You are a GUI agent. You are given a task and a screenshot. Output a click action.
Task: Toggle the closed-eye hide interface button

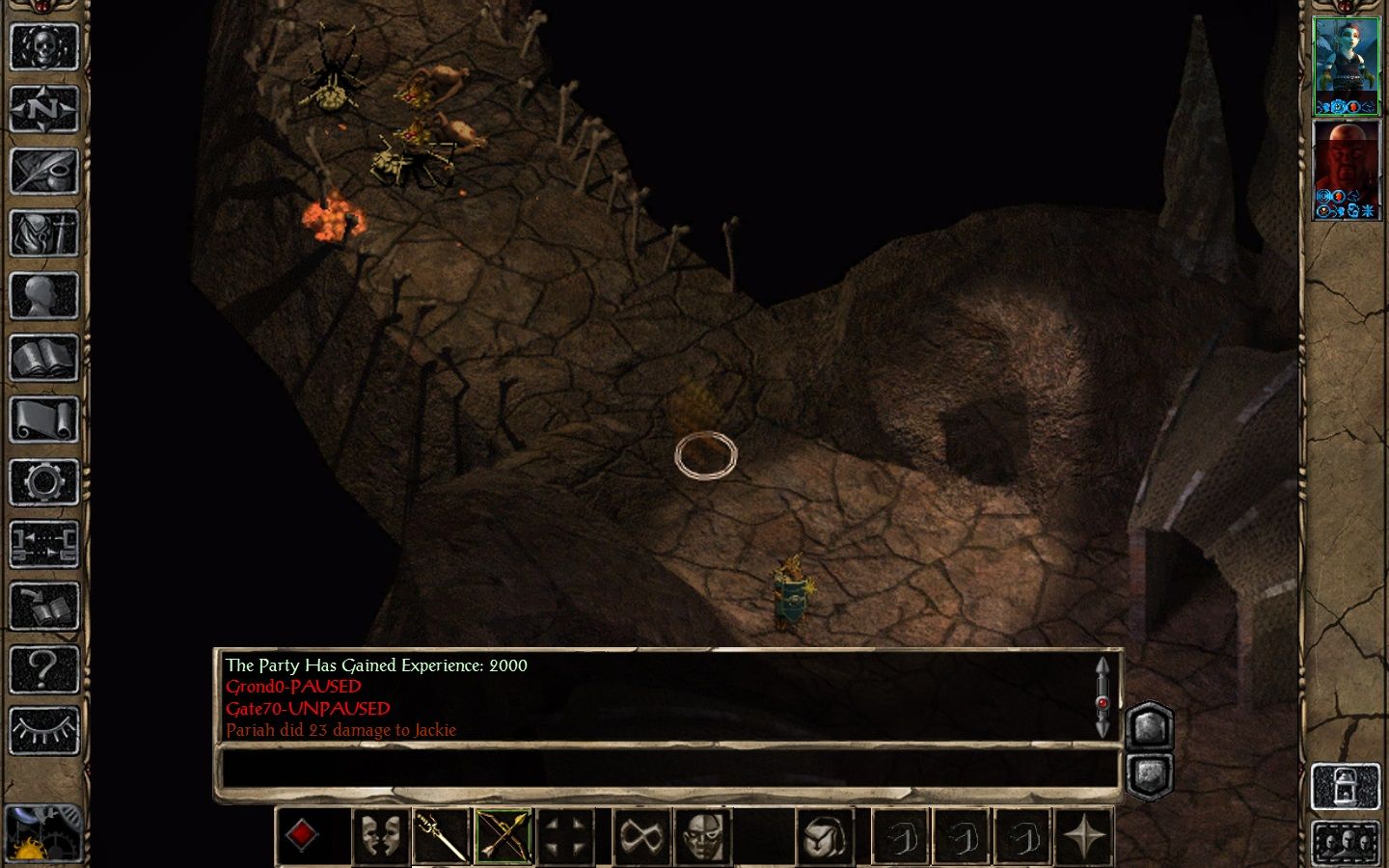43,730
